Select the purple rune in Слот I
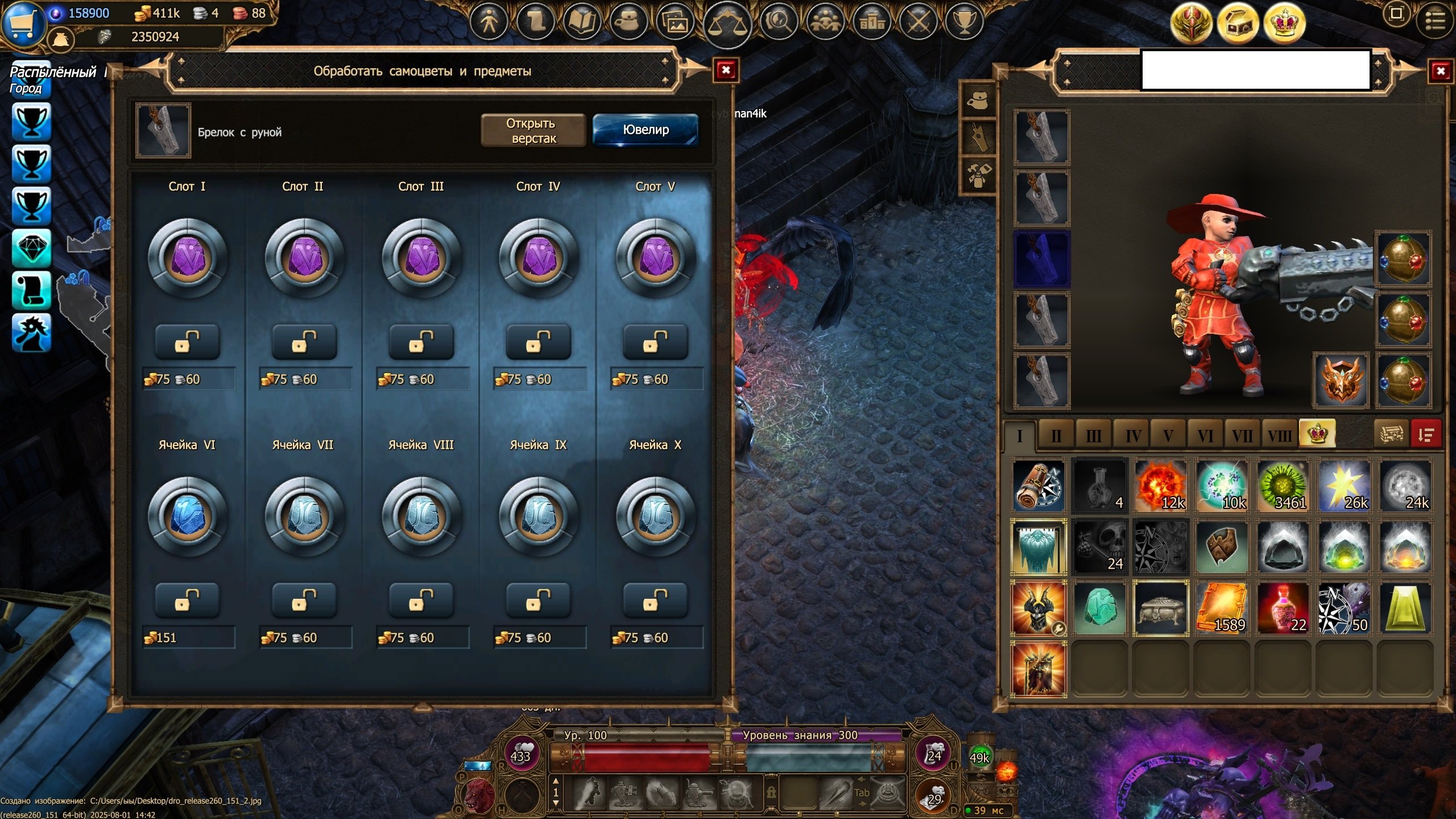 (187, 259)
